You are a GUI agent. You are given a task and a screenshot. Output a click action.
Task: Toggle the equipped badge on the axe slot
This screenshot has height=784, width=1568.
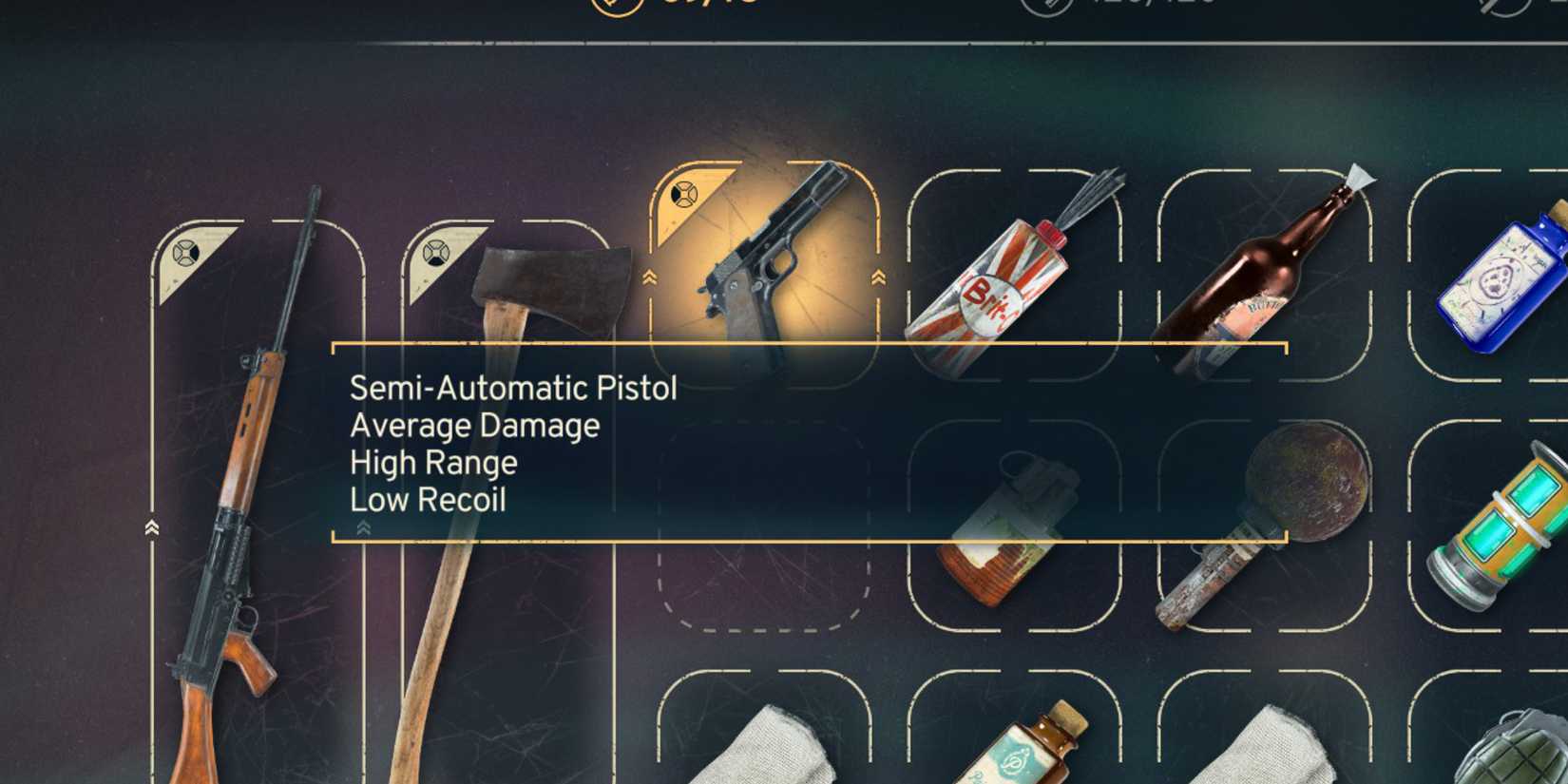pos(436,250)
